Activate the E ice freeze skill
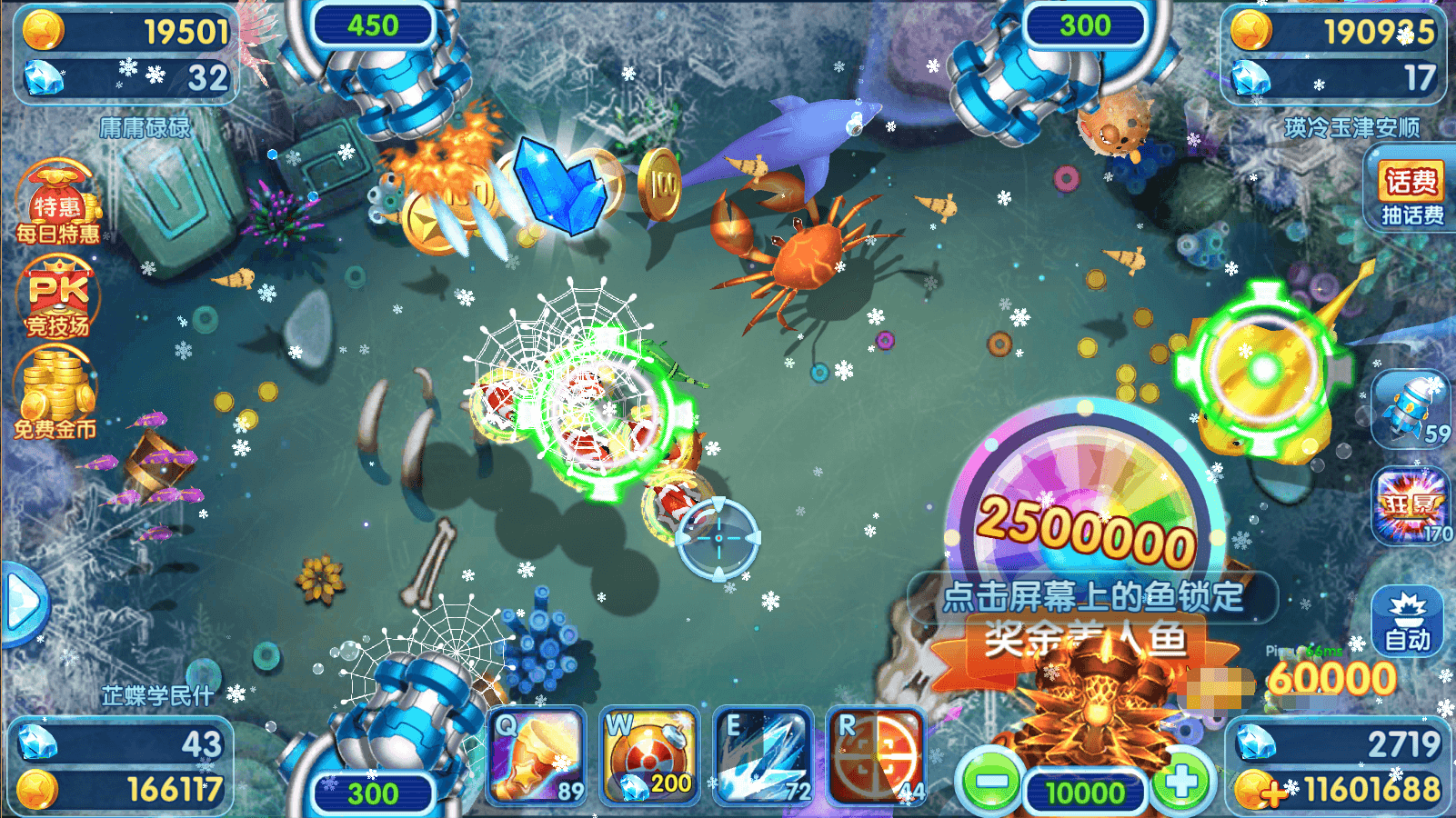Viewport: 1456px width, 818px height. 763,756
